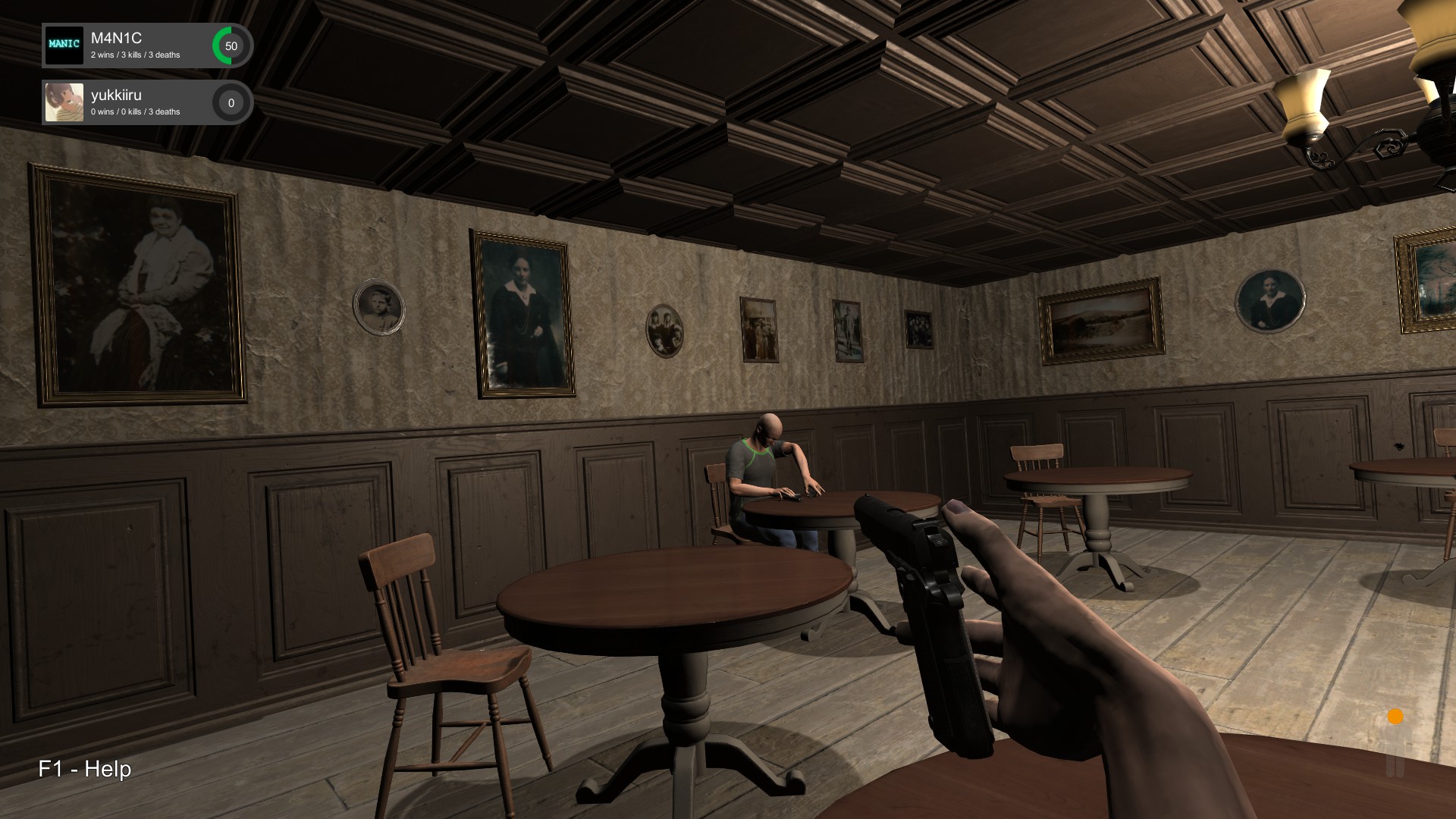Click the stats line '2 wins / 3 kills / 3 deaths'
The width and height of the screenshot is (1456, 819).
(135, 55)
